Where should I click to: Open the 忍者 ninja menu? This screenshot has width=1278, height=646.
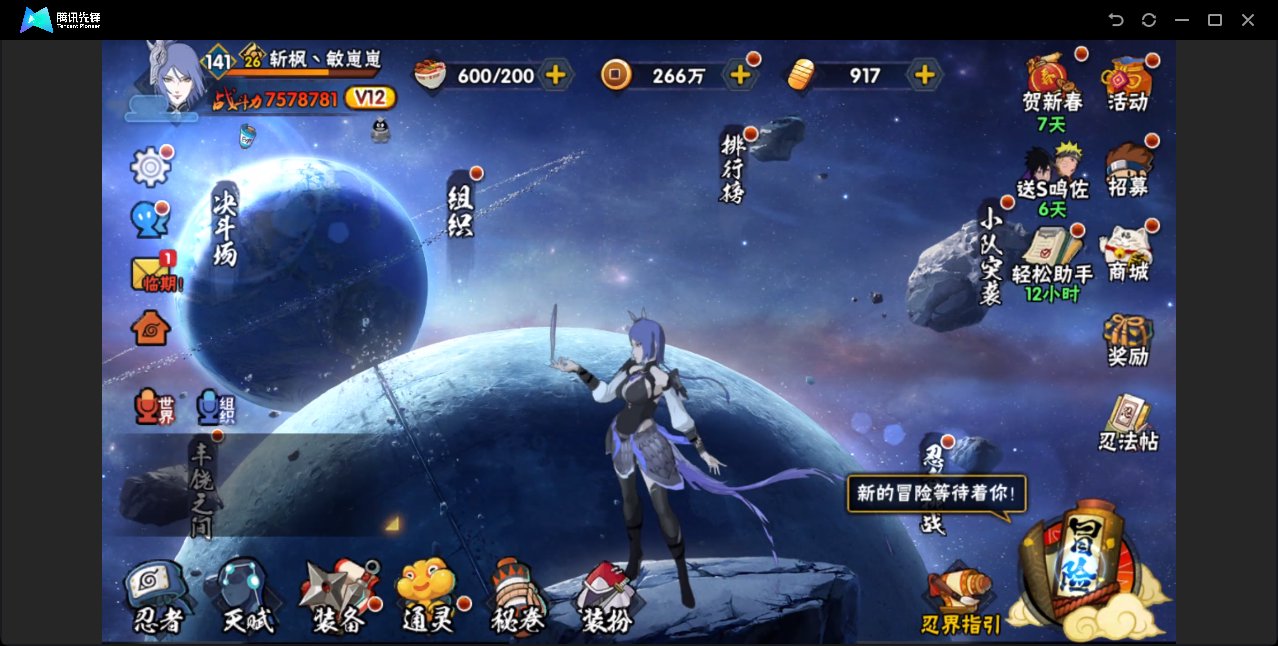[157, 598]
